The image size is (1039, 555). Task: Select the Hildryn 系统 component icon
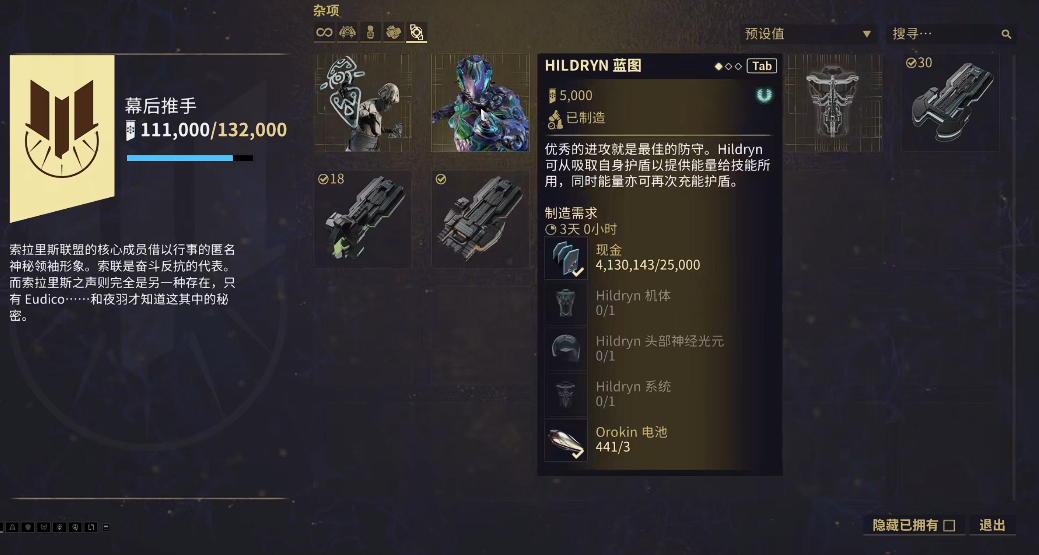point(565,394)
